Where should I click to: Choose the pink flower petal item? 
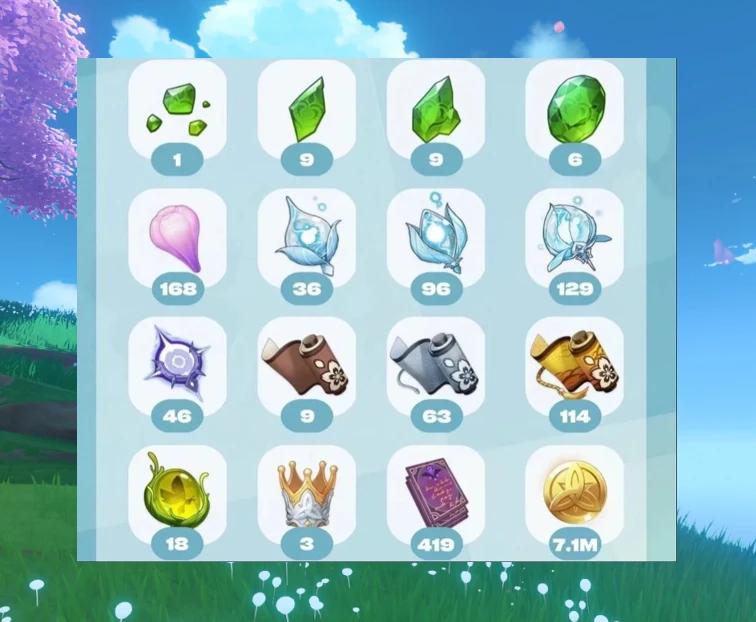point(178,238)
